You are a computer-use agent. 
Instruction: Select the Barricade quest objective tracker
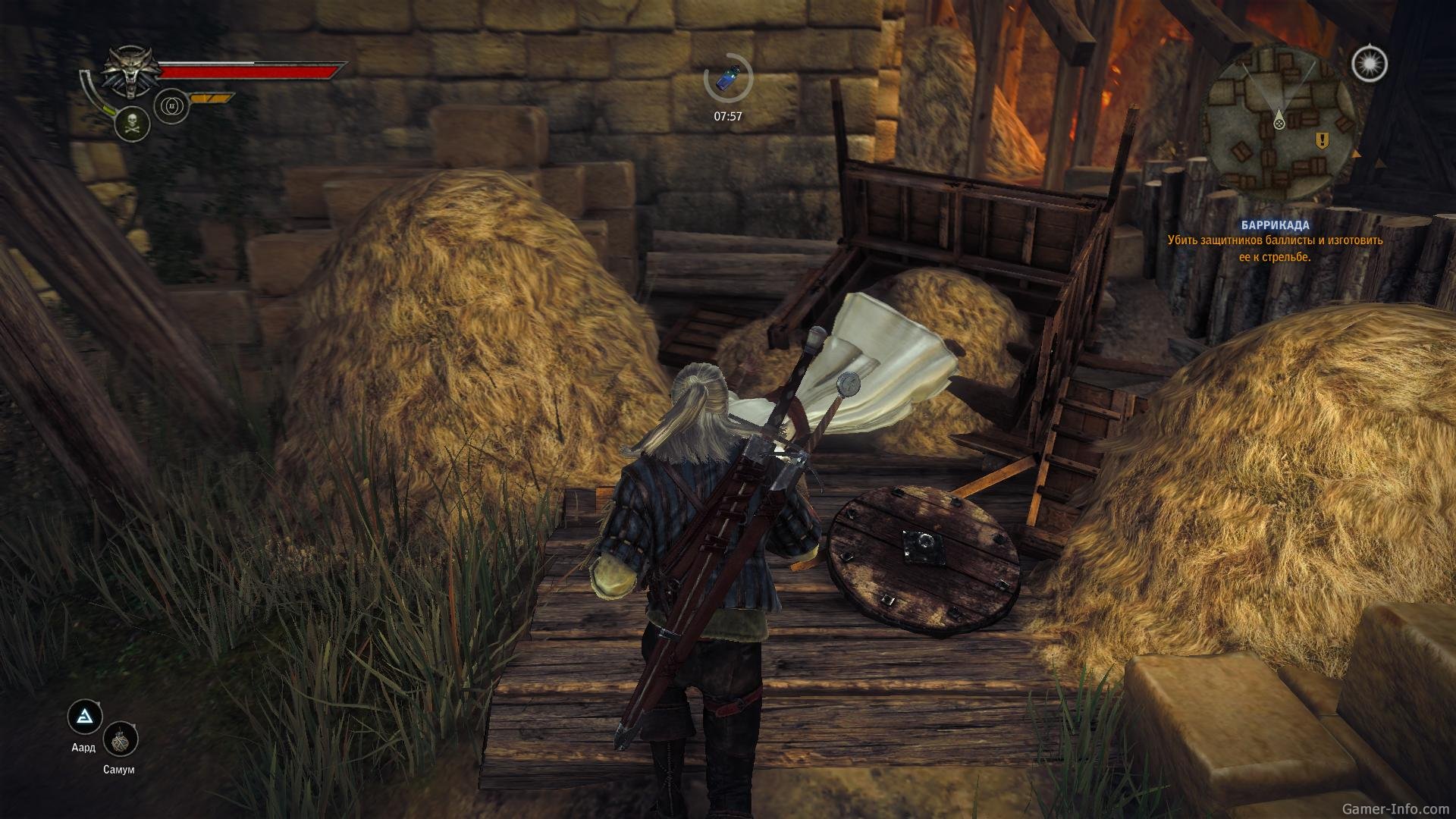coord(1275,241)
